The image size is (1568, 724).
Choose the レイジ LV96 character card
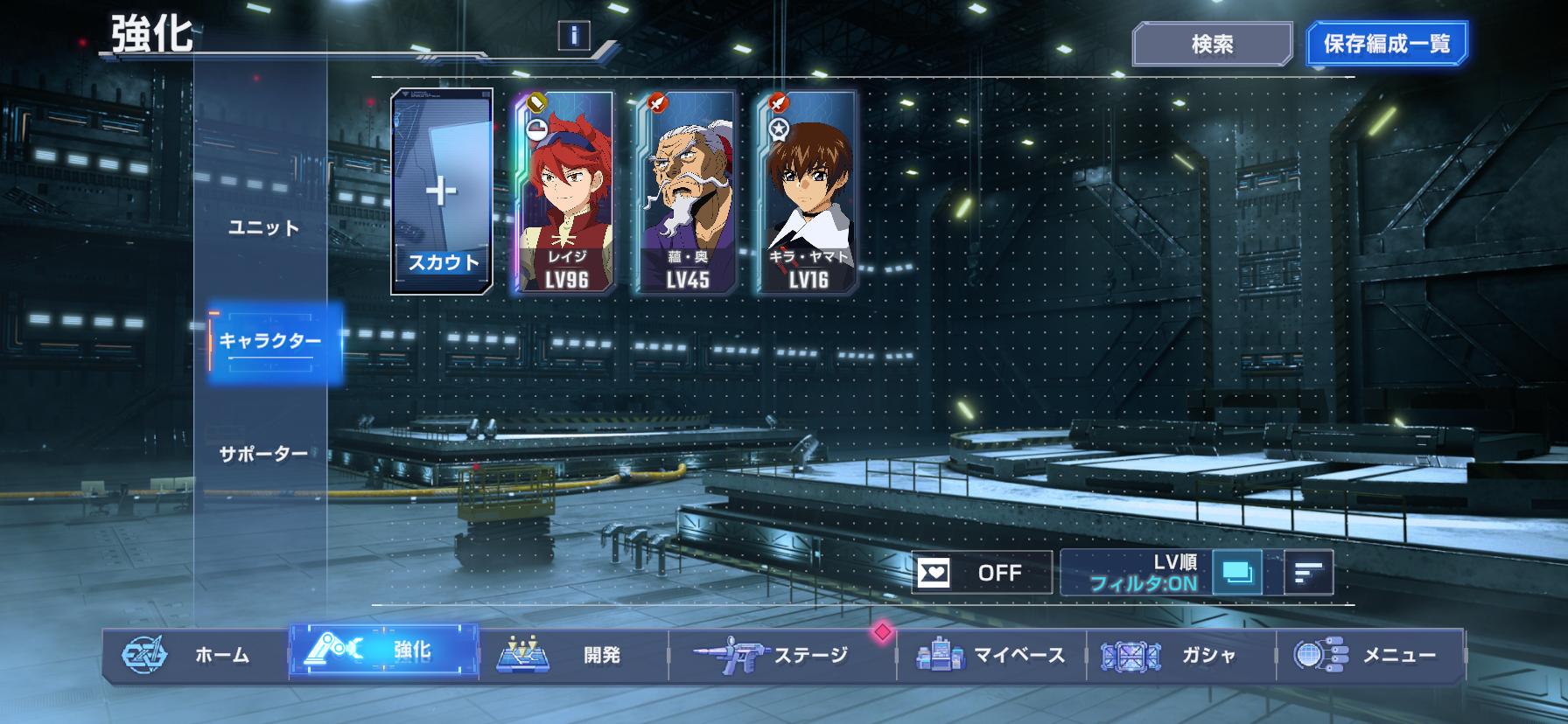564,191
